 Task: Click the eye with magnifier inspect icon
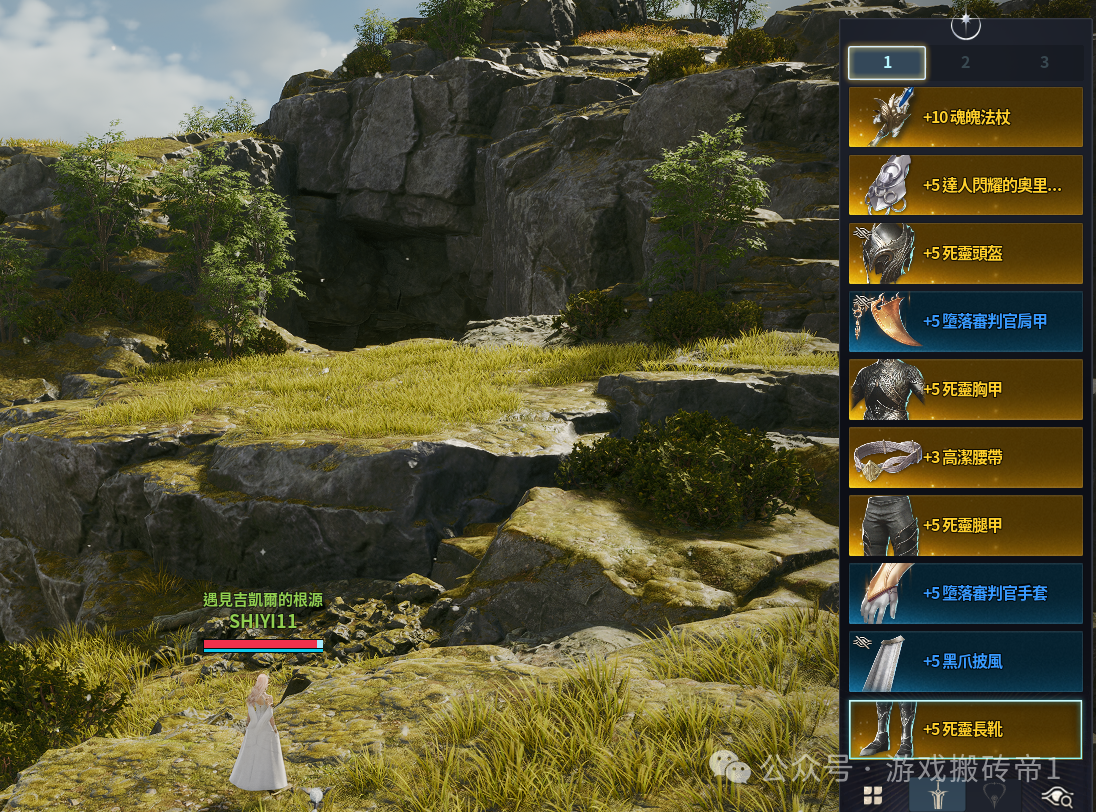[x=1057, y=796]
